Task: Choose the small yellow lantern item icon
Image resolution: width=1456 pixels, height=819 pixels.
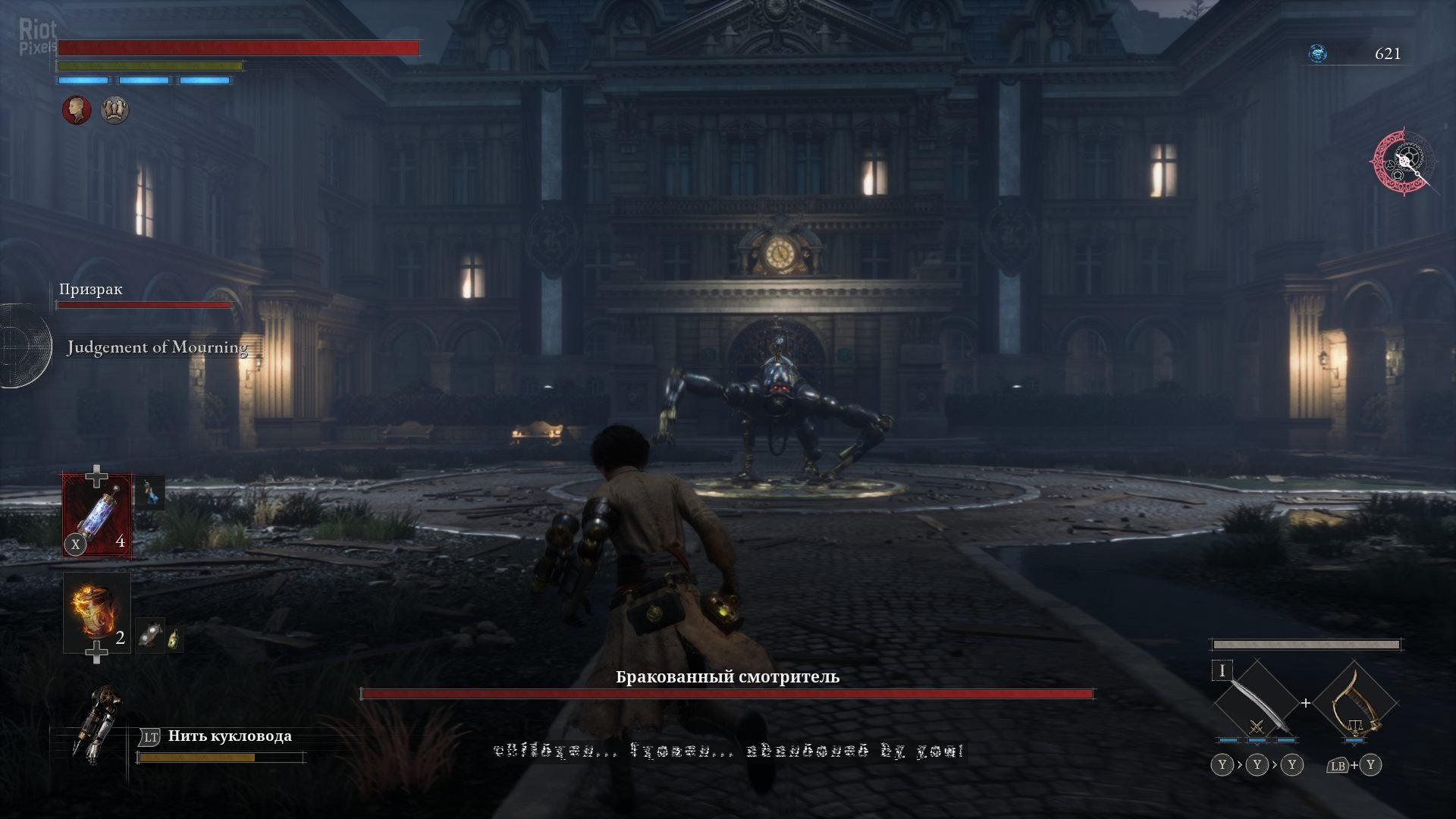Action: point(175,639)
